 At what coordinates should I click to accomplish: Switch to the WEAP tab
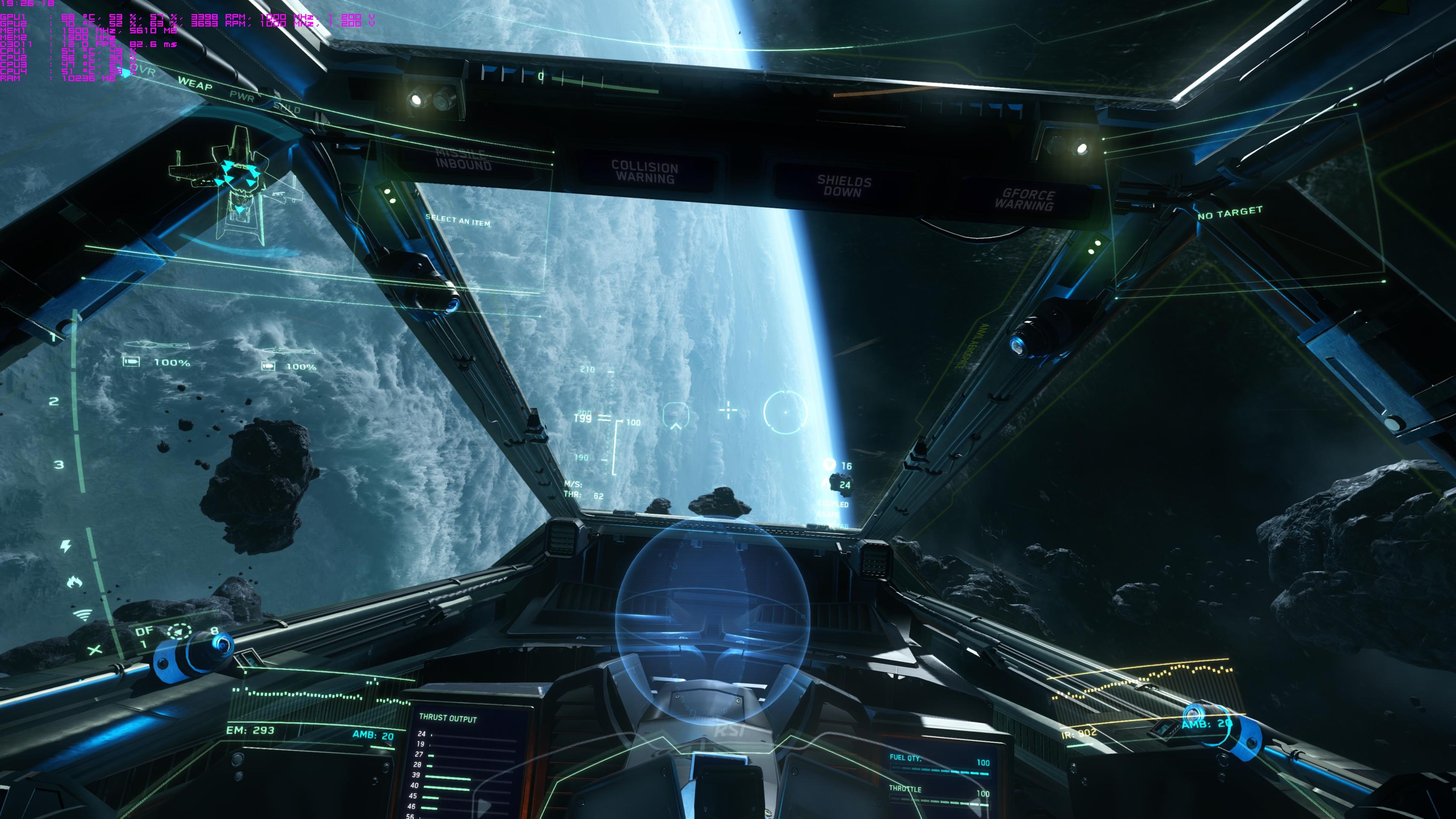tap(195, 84)
